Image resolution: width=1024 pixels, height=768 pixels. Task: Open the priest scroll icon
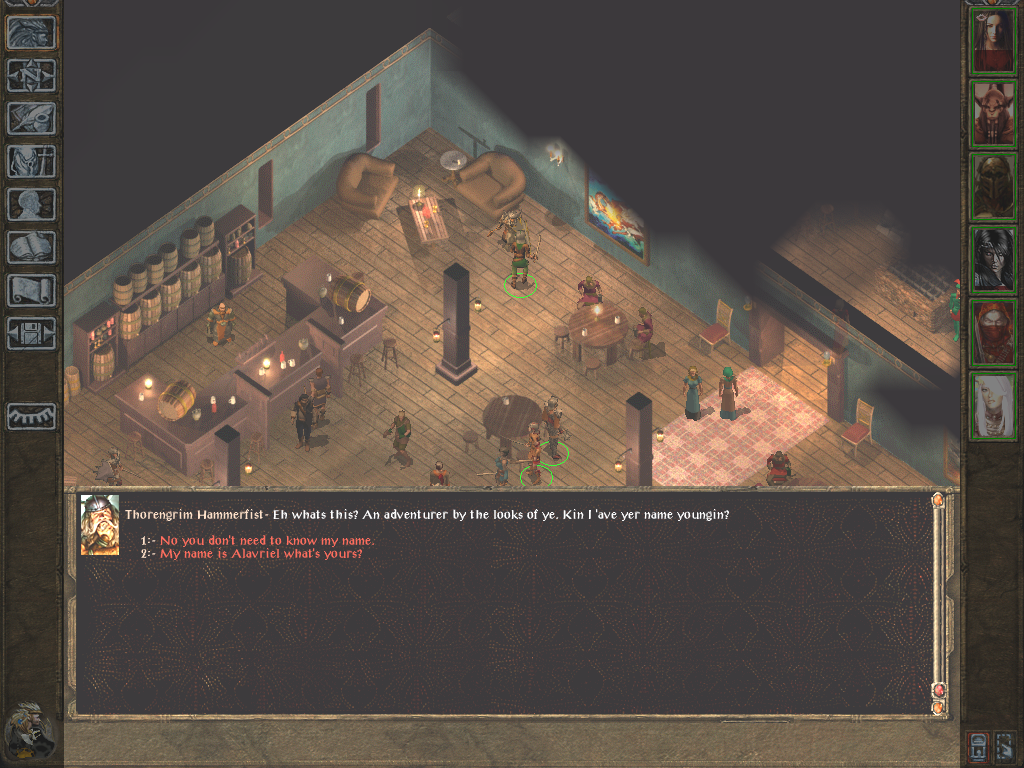pyautogui.click(x=31, y=290)
